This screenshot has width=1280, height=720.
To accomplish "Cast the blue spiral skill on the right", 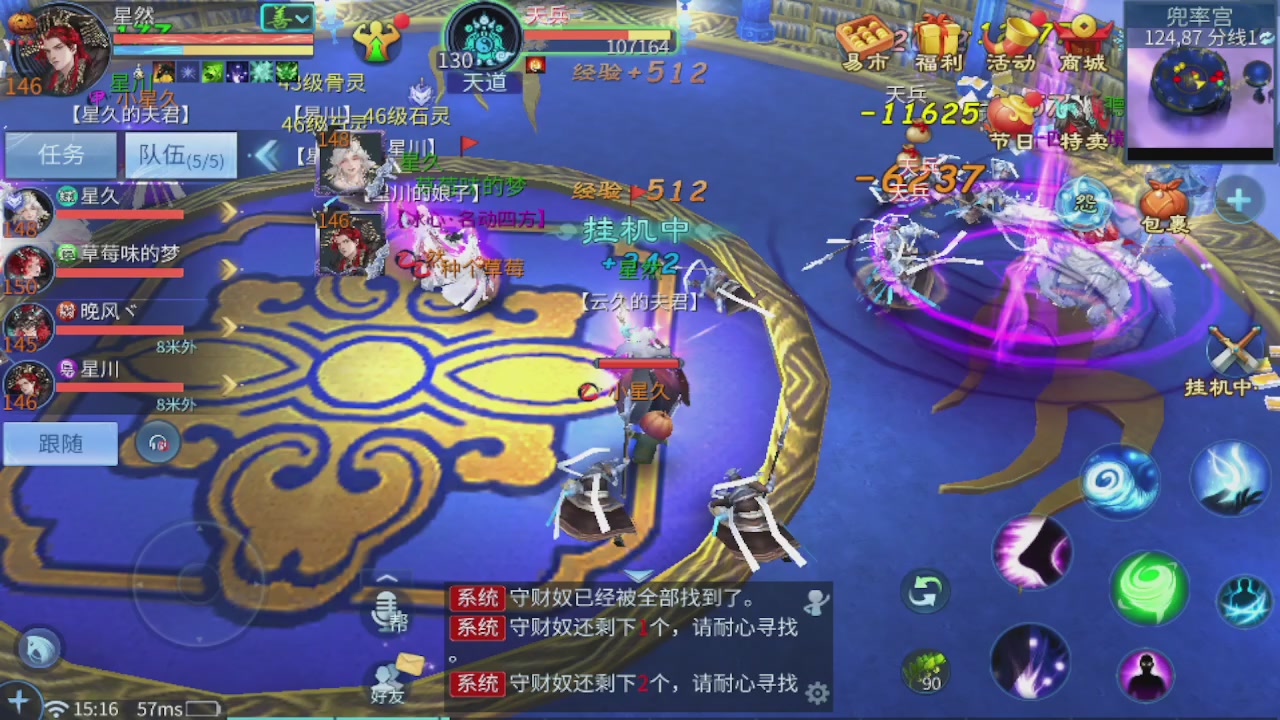I will [1122, 480].
